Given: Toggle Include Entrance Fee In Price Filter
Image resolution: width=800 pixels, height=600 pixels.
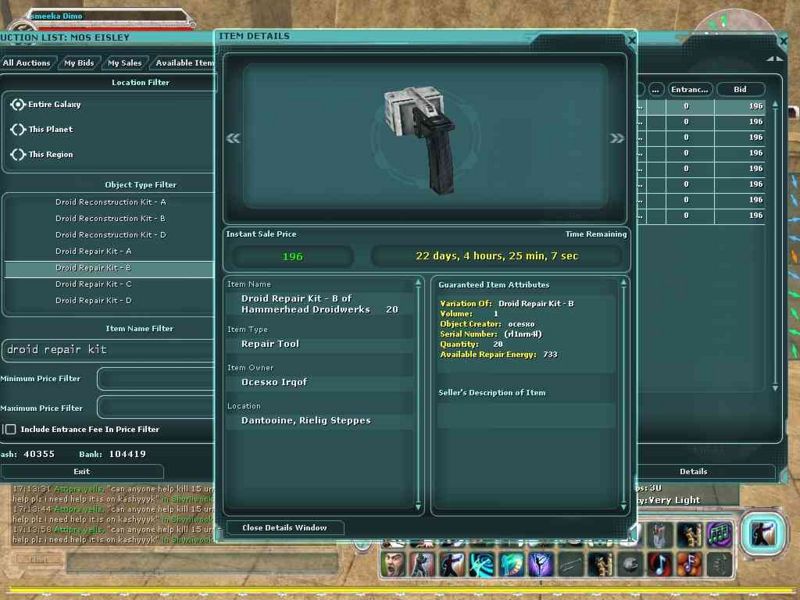Looking at the screenshot, I should 10,429.
